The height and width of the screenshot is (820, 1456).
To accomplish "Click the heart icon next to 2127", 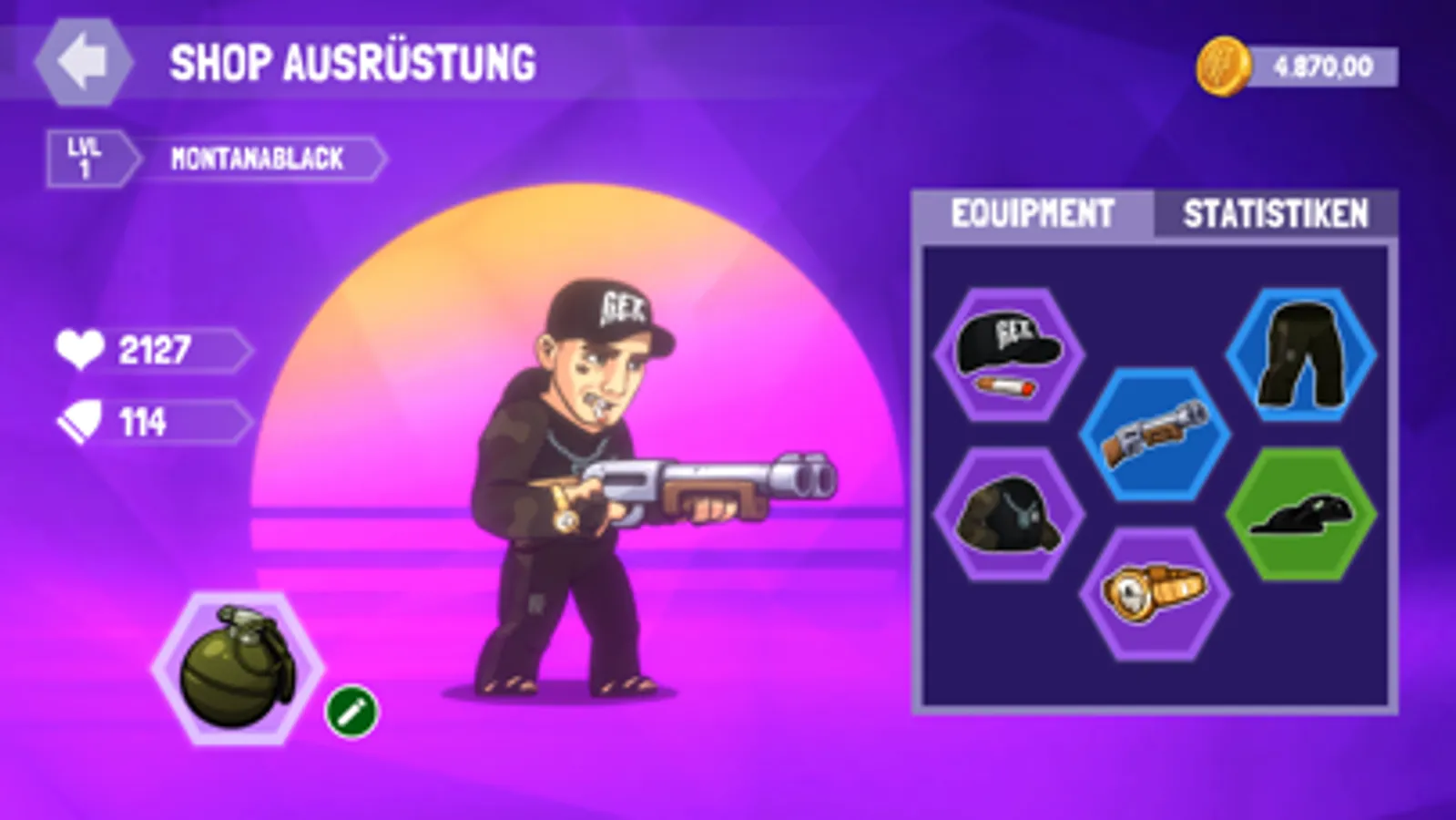I will (80, 347).
